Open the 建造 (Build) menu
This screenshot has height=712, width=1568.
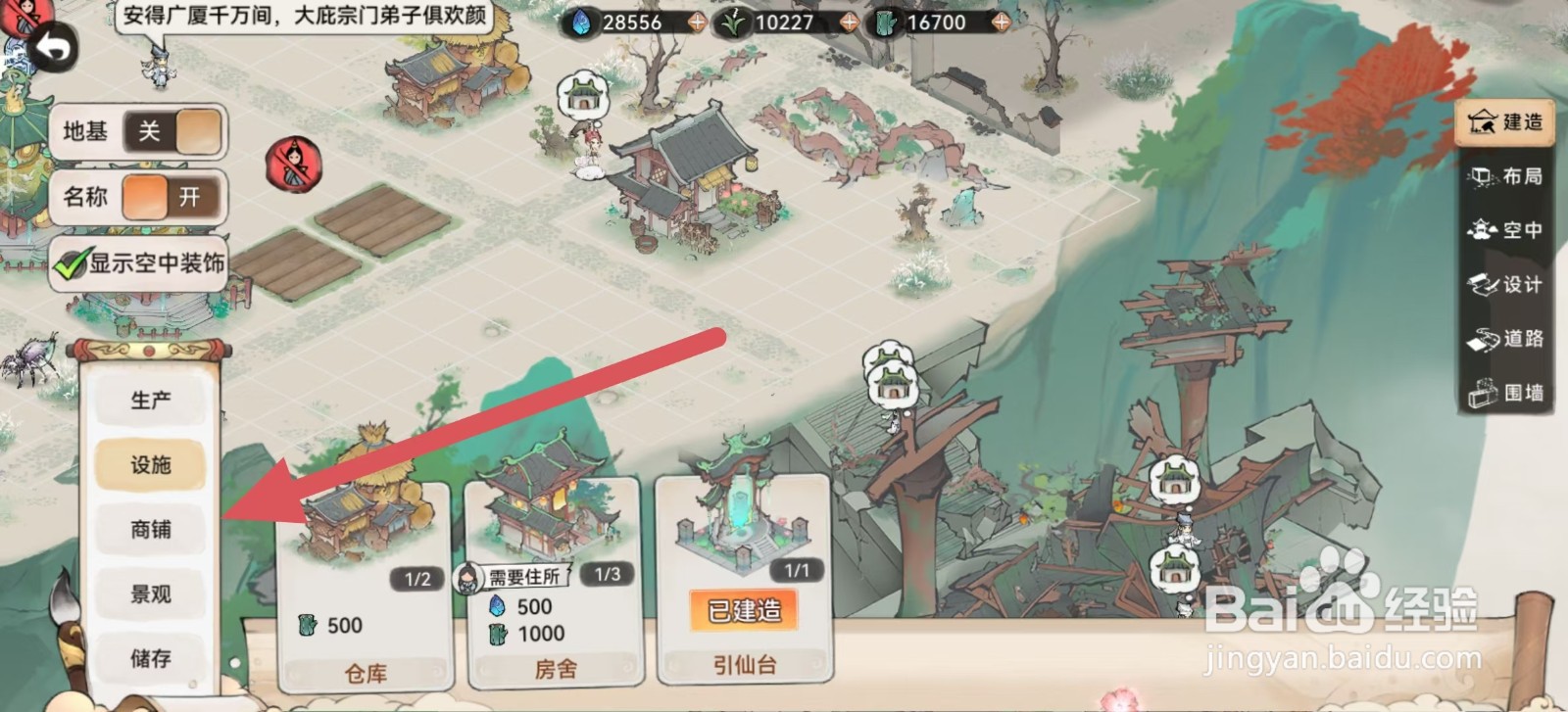point(1504,123)
